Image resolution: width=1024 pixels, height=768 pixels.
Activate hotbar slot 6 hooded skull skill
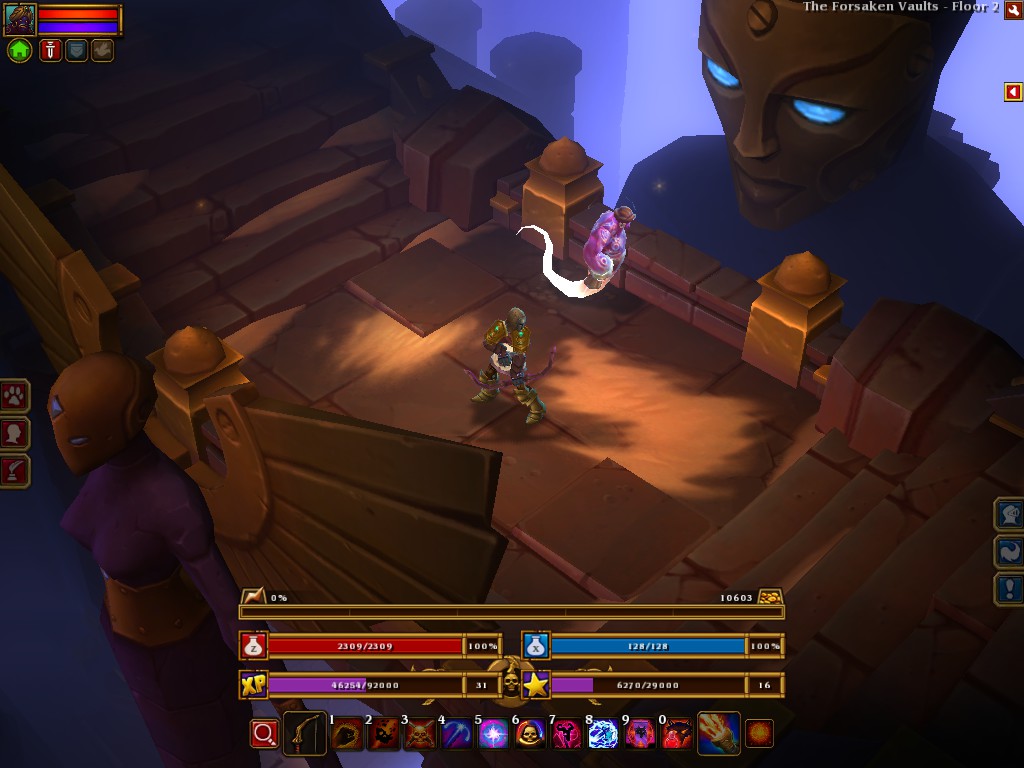[x=530, y=735]
